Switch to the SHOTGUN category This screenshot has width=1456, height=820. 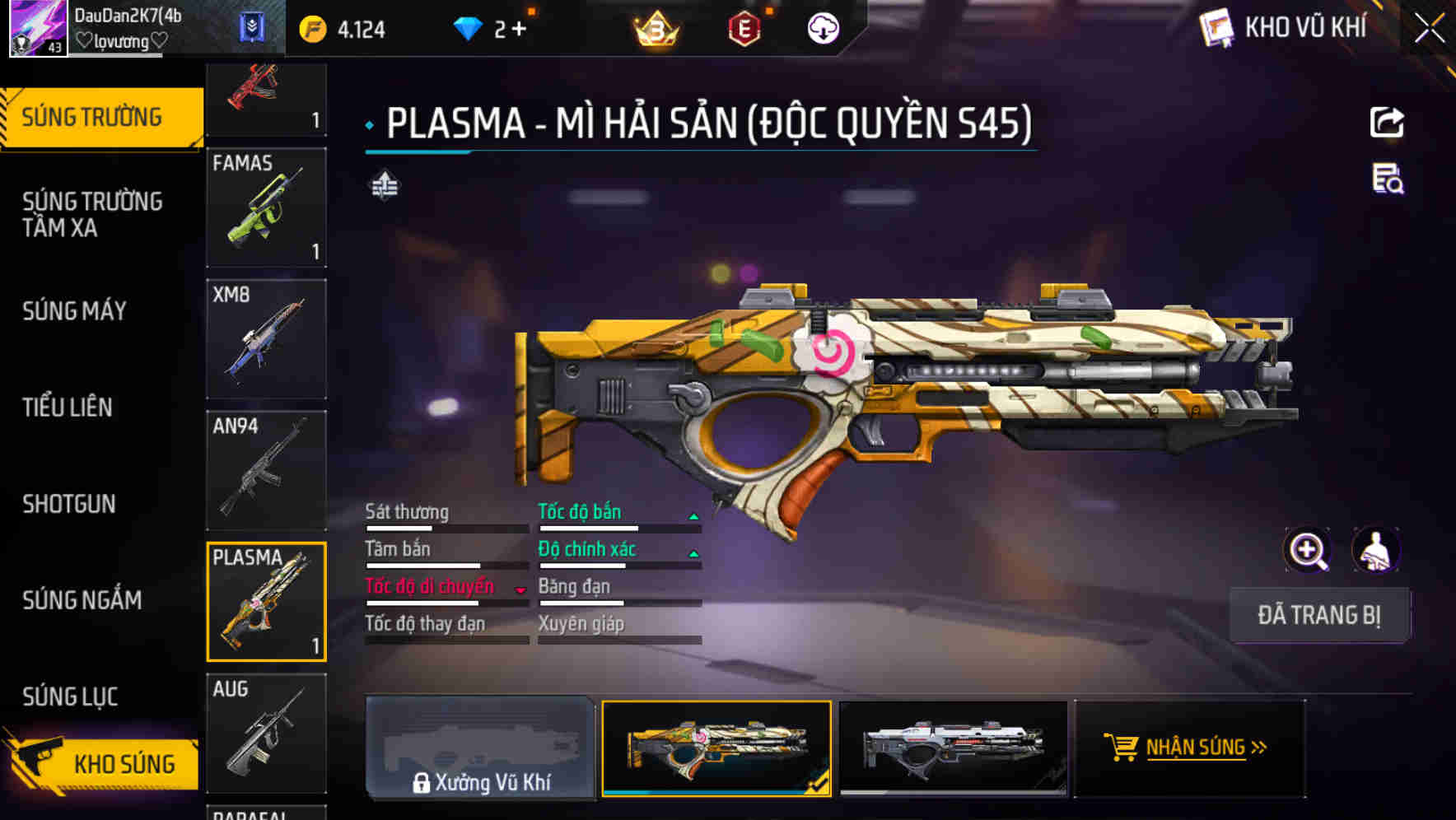68,503
